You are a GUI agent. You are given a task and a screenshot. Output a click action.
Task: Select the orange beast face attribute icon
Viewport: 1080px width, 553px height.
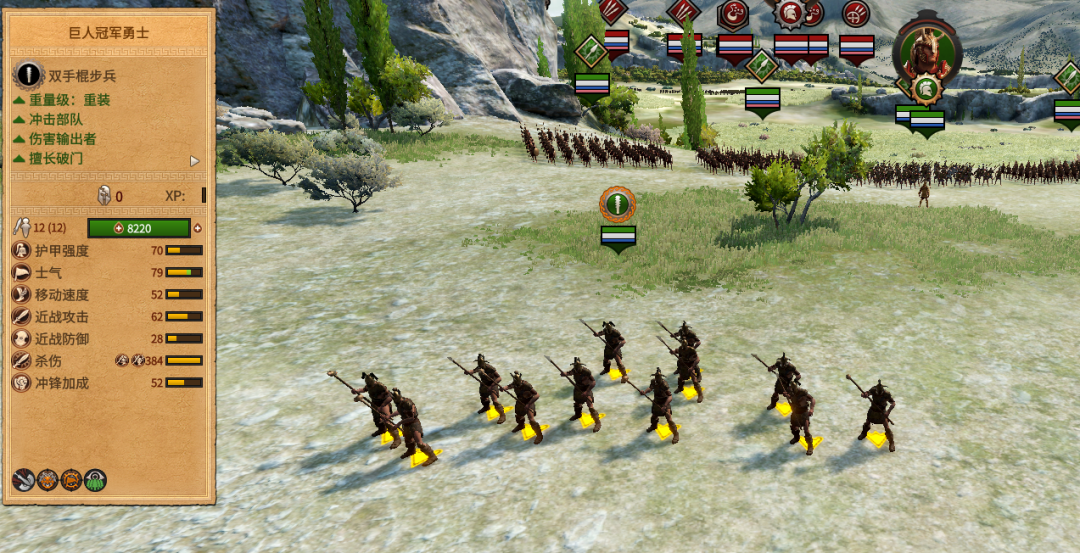(x=47, y=480)
